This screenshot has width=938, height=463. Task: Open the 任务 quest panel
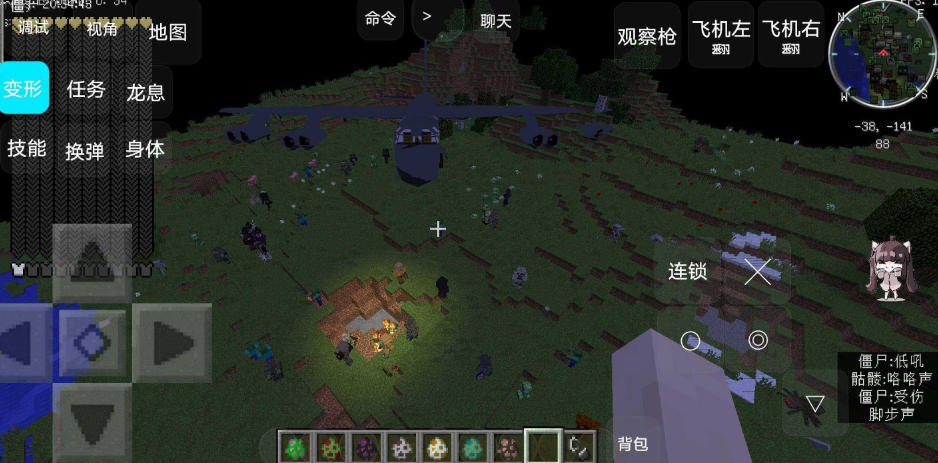click(x=86, y=89)
